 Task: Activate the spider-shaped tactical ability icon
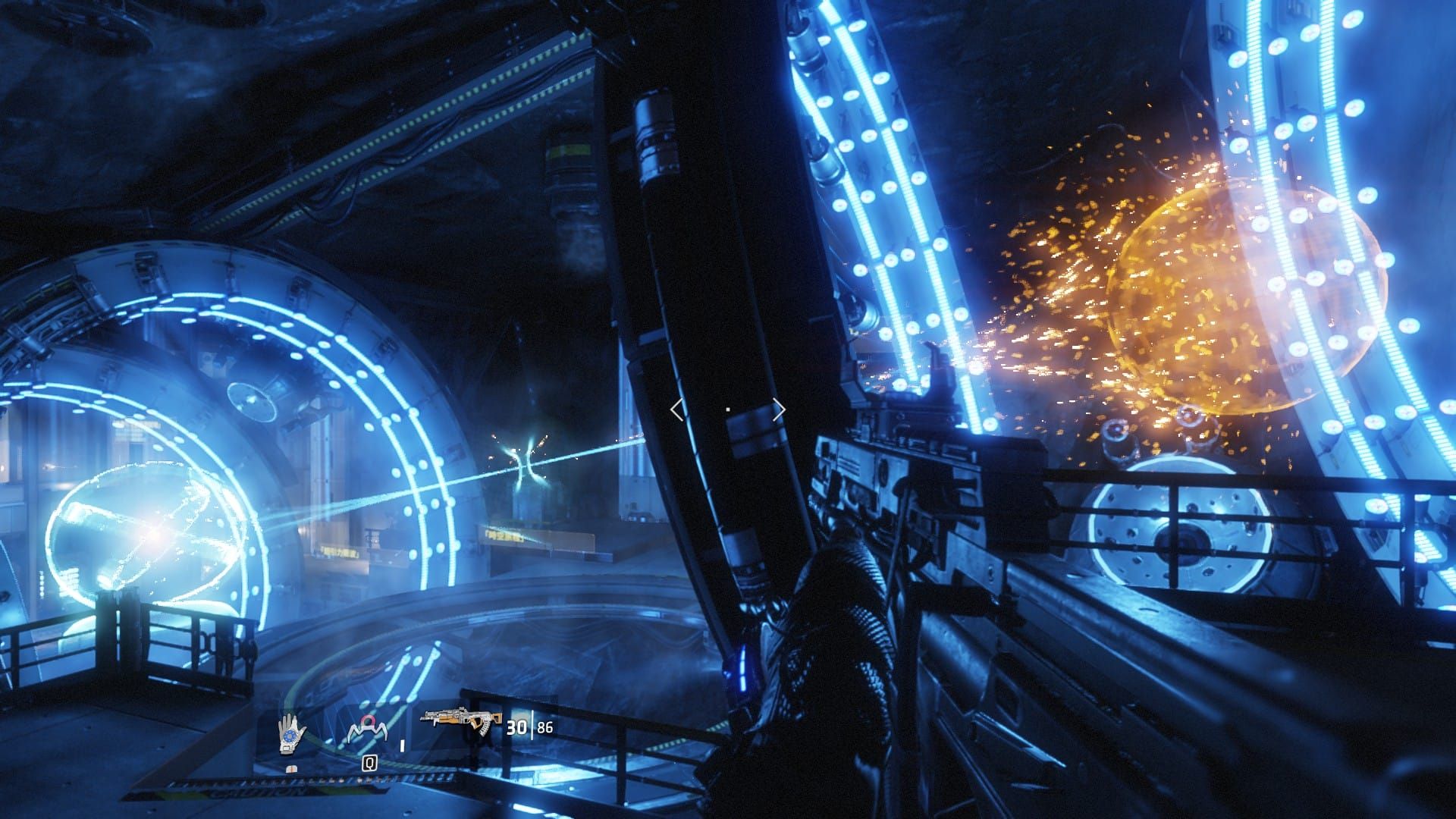coord(367,730)
